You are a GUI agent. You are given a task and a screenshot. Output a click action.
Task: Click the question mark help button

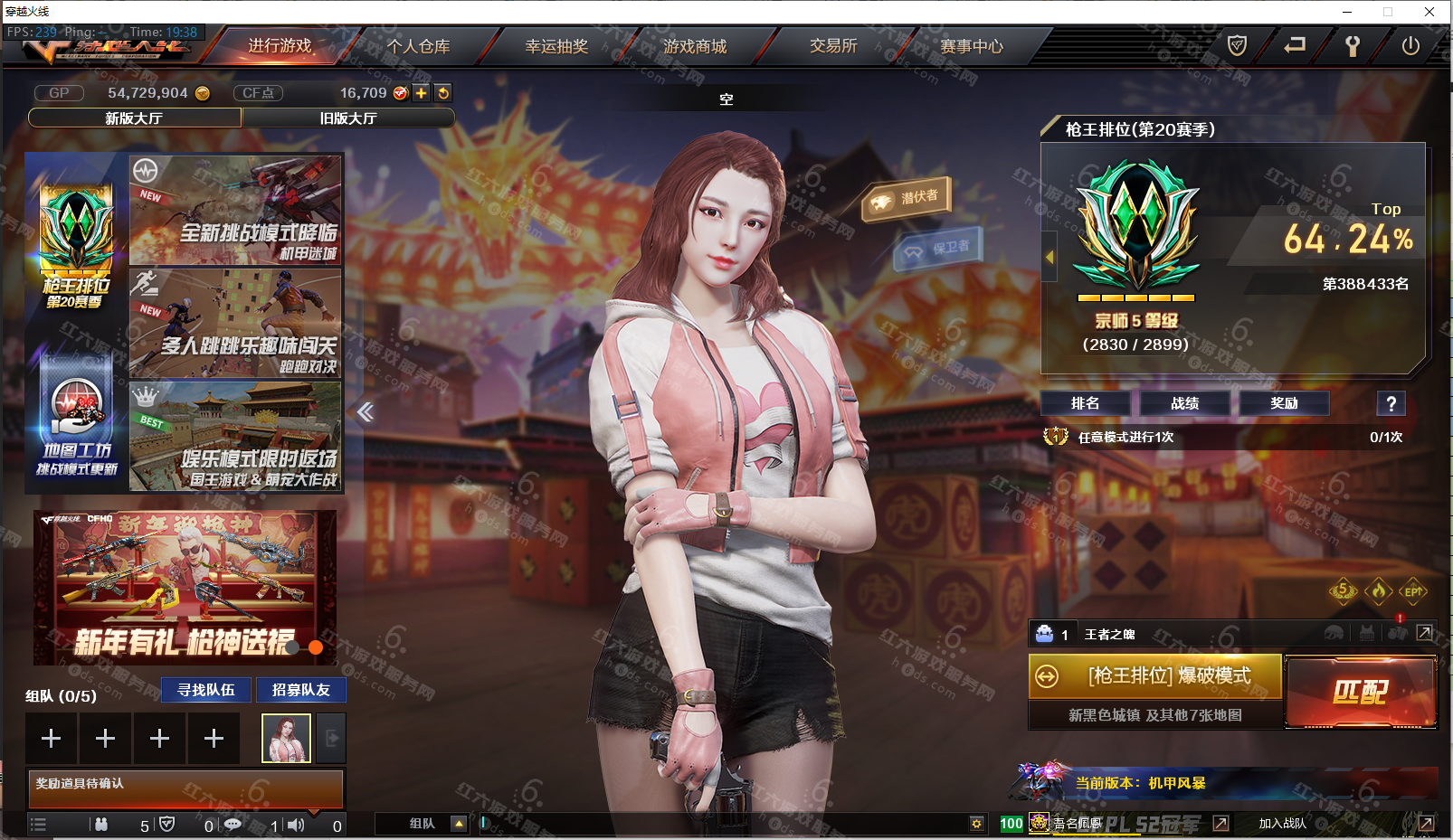[x=1391, y=403]
